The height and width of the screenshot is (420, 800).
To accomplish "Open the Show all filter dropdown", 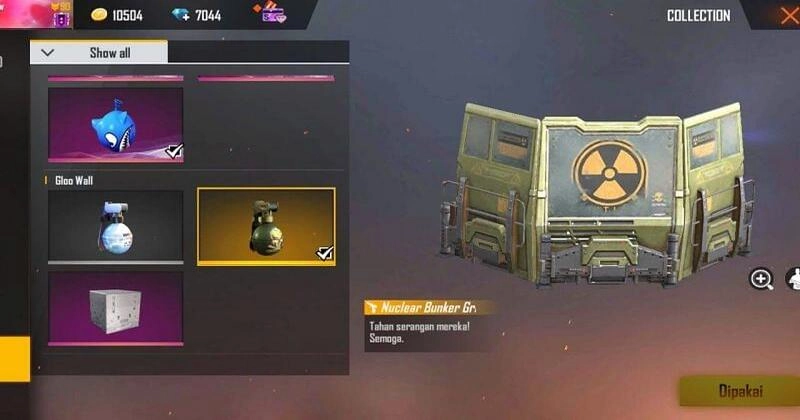I will tap(99, 52).
